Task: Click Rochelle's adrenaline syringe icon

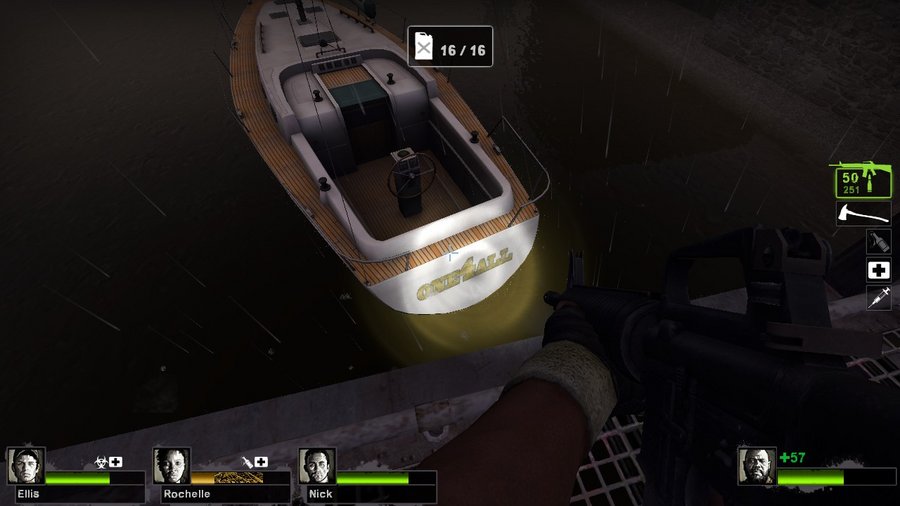Action: tap(246, 461)
